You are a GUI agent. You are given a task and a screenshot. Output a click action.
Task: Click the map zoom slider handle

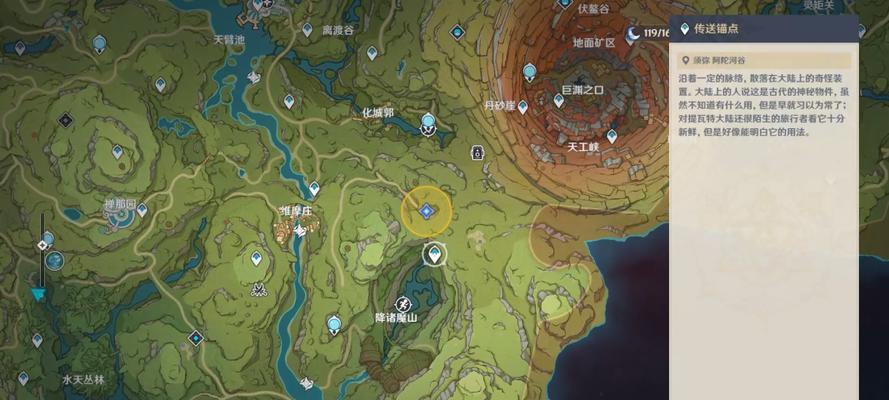43,245
